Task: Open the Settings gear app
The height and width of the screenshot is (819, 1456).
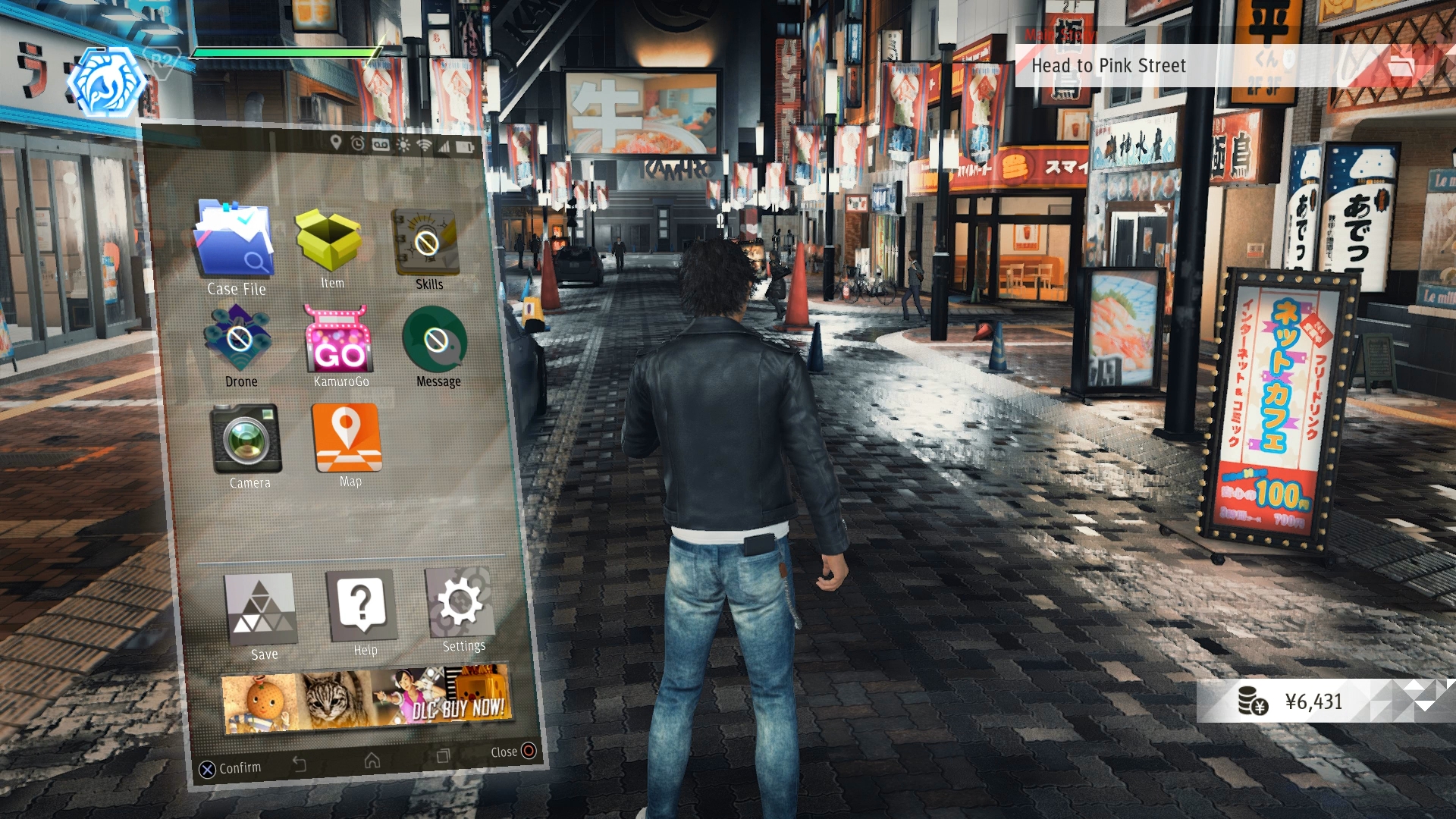Action: 460,603
